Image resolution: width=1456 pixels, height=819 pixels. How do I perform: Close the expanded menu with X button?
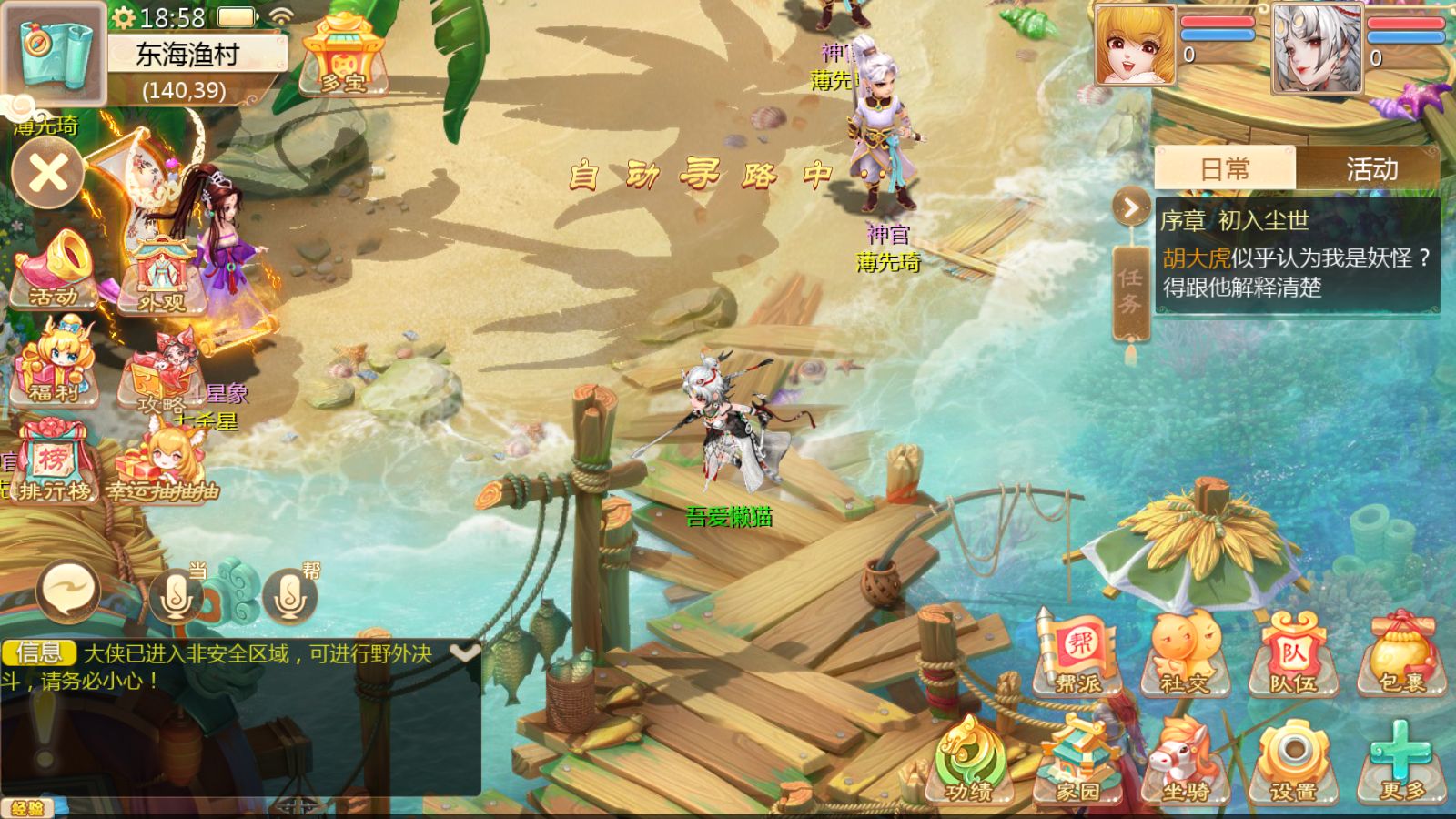[48, 173]
